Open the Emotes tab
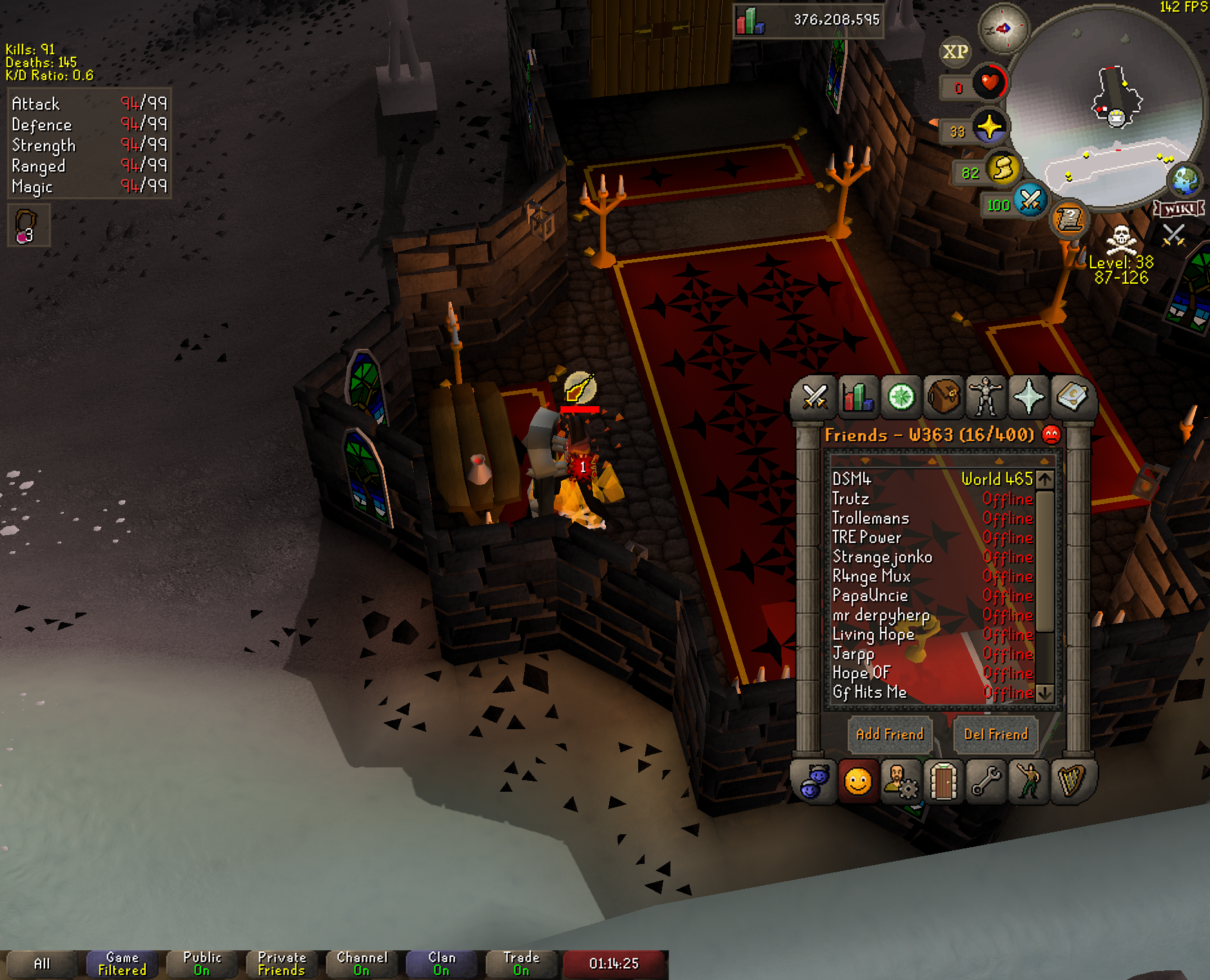The height and width of the screenshot is (980, 1210). coord(1028,782)
